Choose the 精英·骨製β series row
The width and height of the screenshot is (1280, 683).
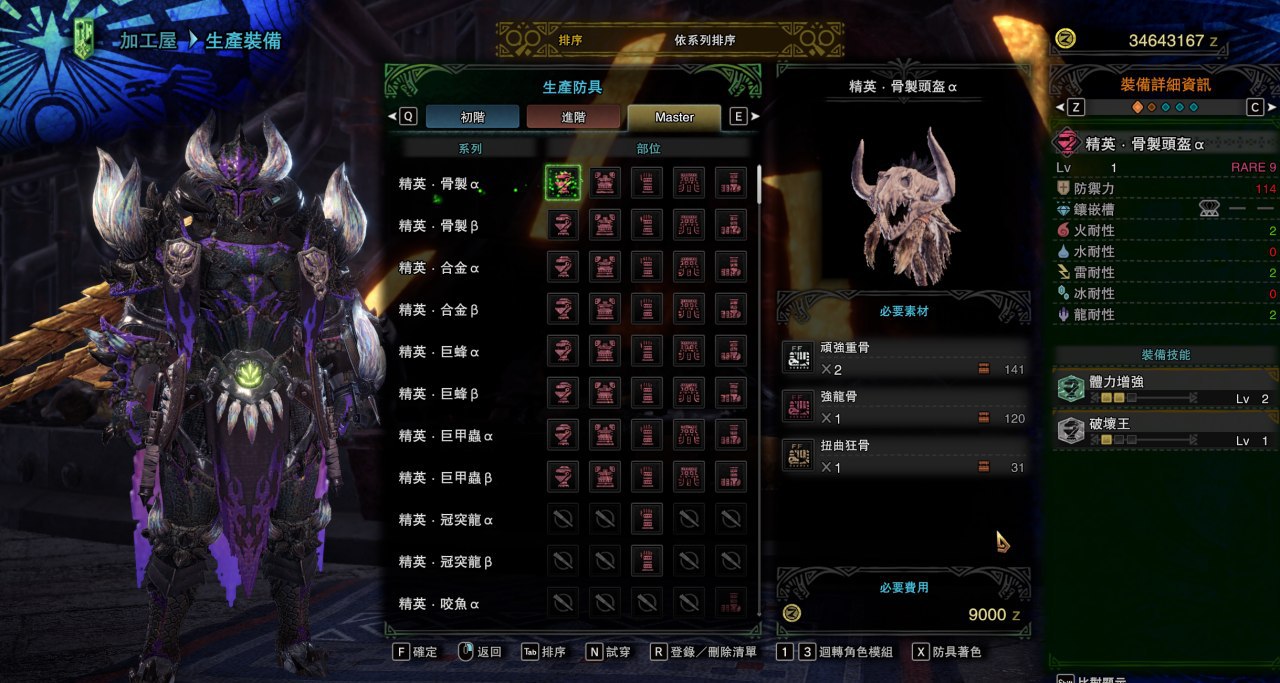click(439, 226)
